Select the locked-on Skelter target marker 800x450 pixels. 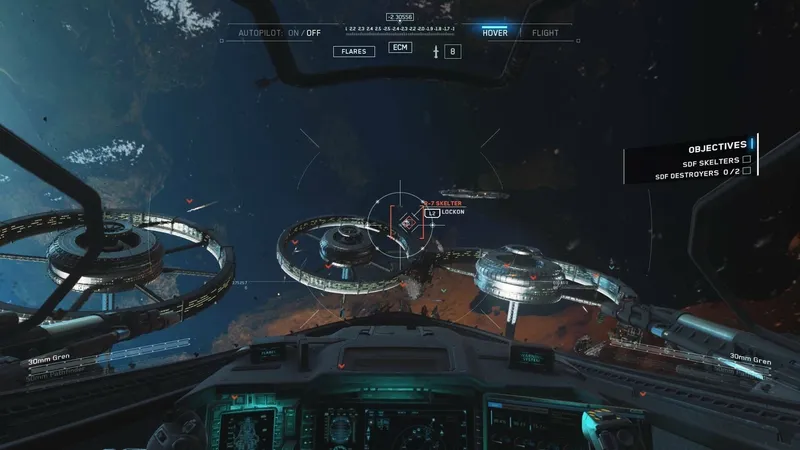coord(408,222)
